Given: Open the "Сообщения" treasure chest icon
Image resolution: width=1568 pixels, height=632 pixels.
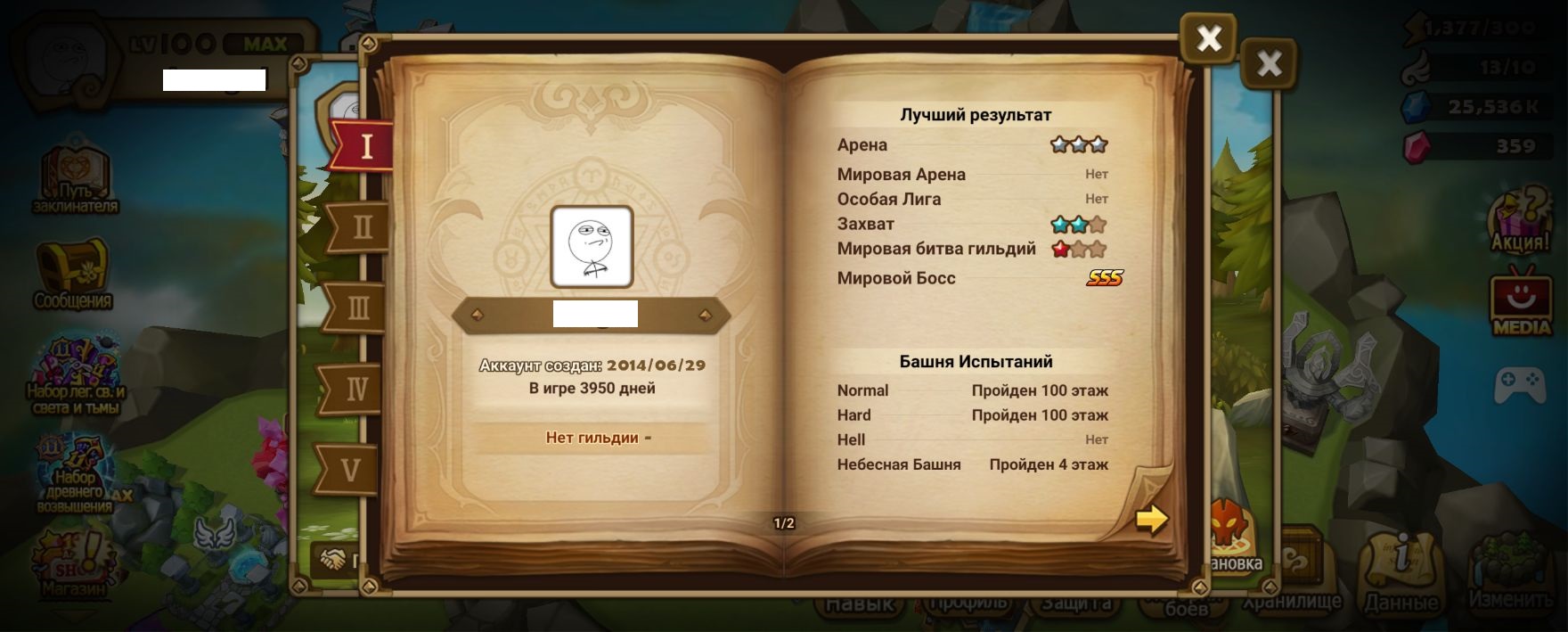Looking at the screenshot, I should tap(73, 274).
